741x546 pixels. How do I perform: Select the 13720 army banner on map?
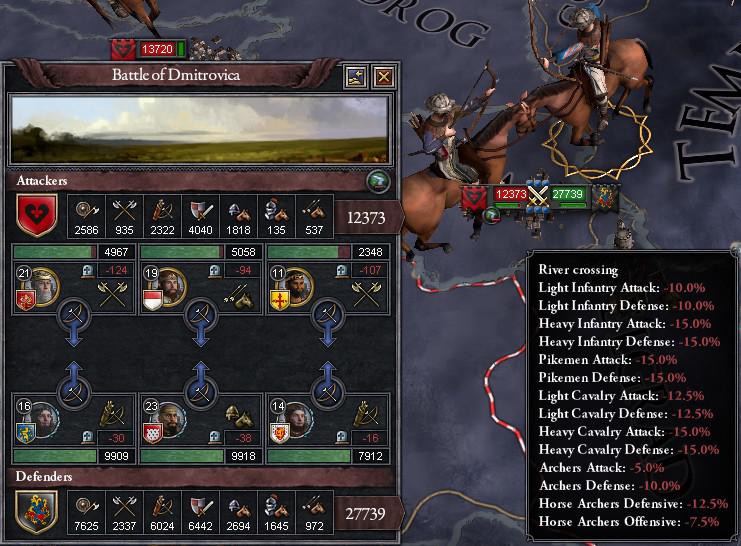point(156,47)
